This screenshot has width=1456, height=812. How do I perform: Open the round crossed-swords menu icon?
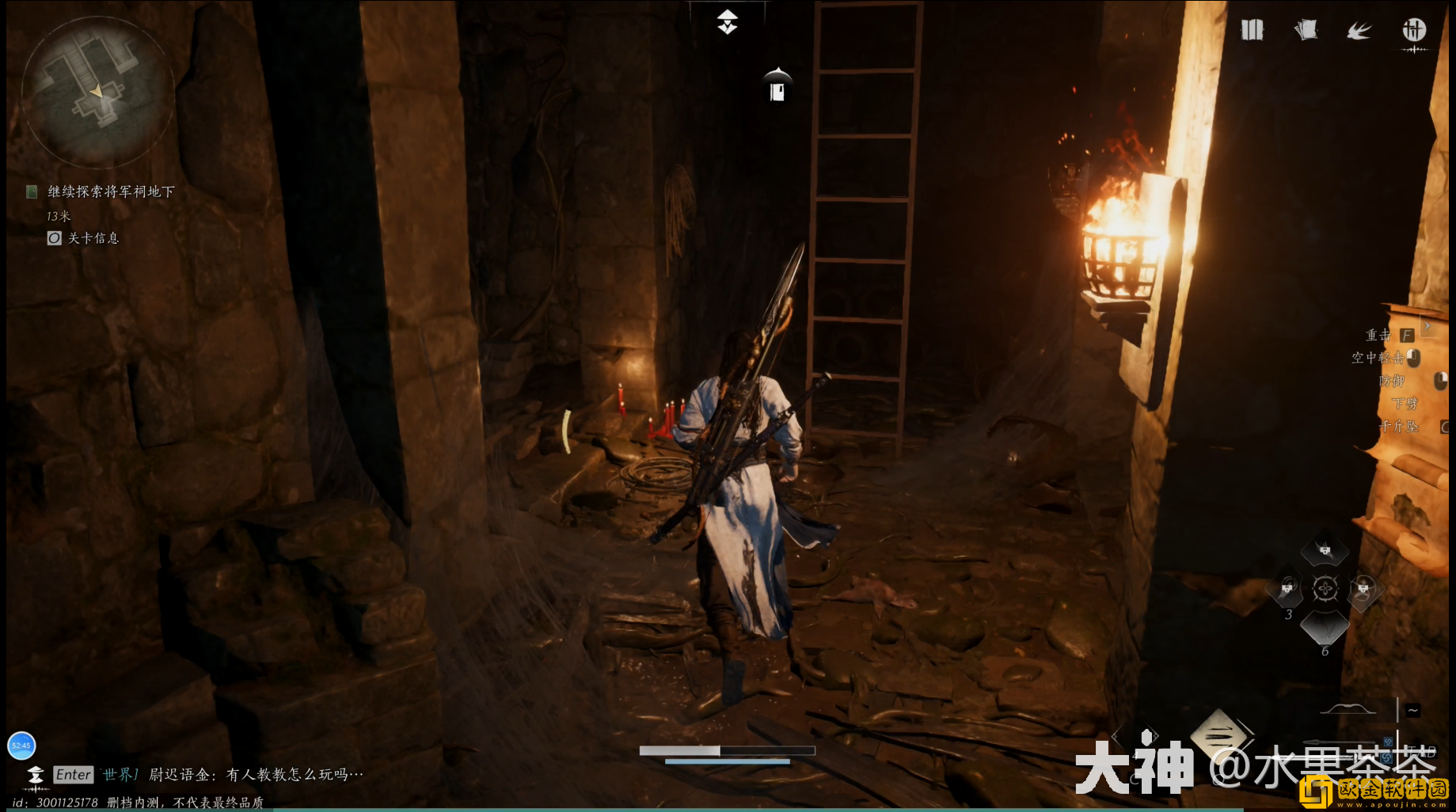[1414, 31]
